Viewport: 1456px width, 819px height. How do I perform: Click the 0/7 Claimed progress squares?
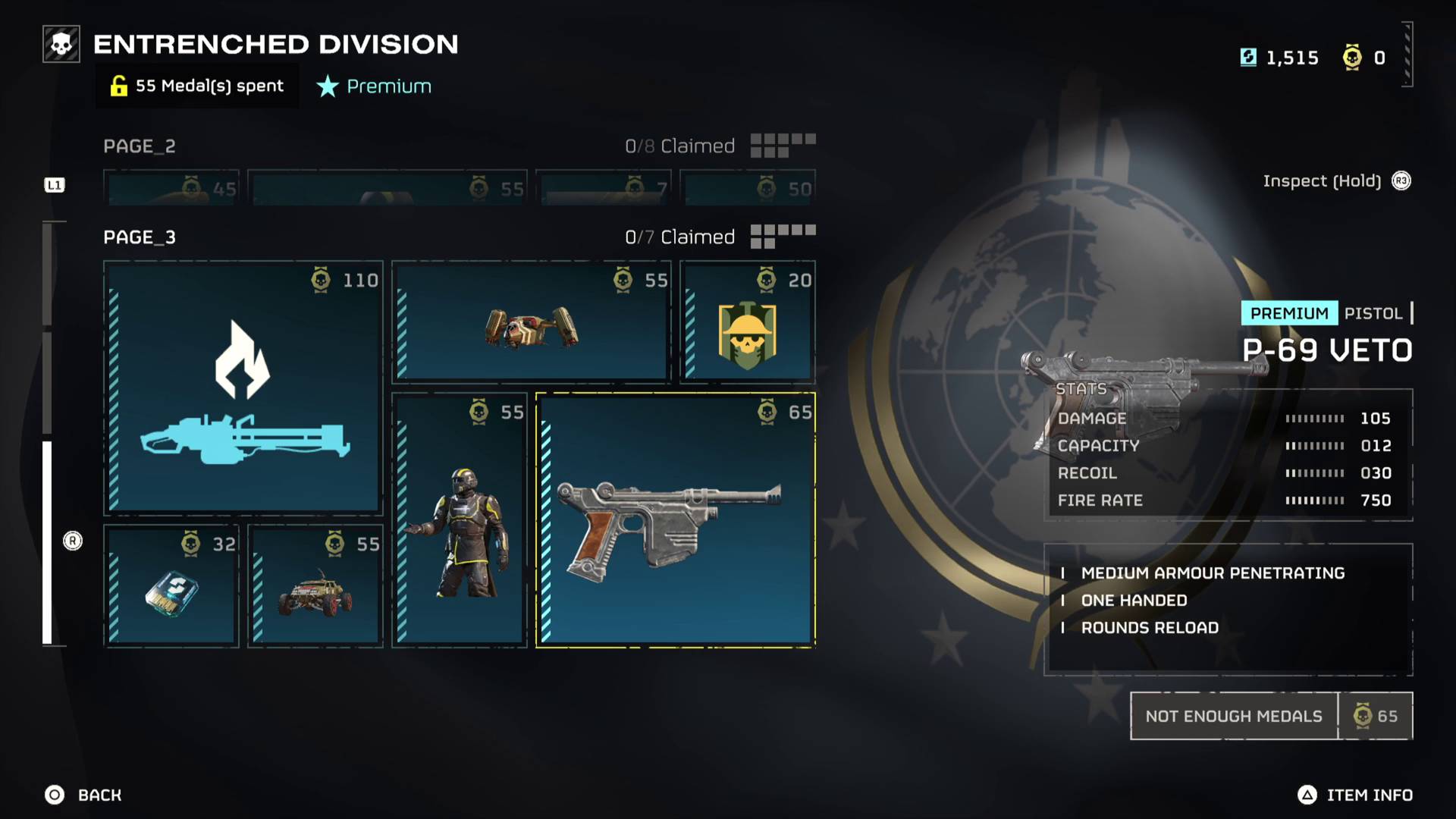click(x=781, y=236)
